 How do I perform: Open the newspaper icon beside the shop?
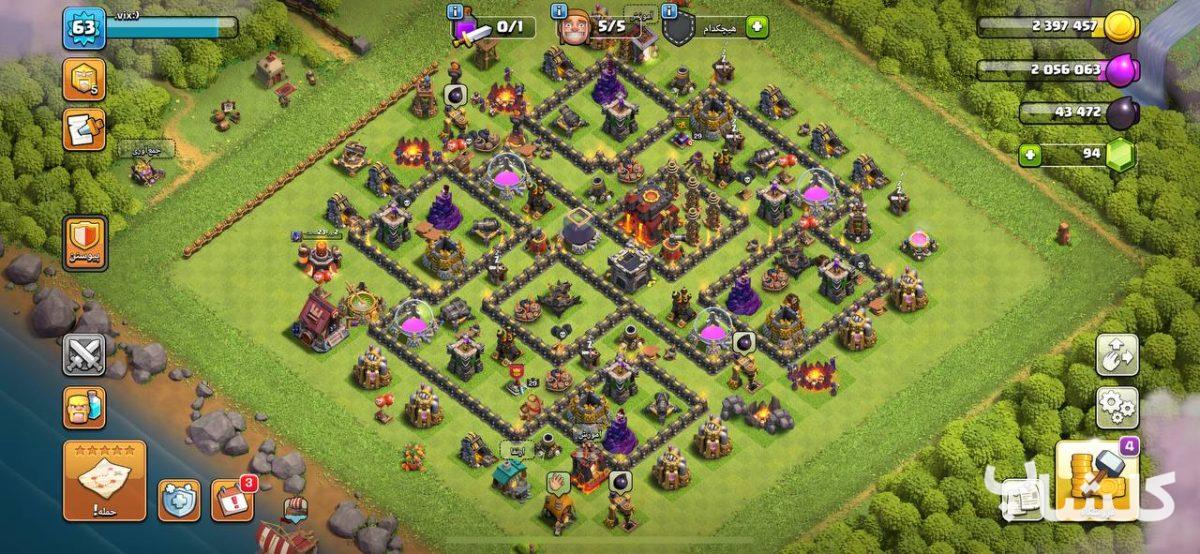click(1022, 498)
